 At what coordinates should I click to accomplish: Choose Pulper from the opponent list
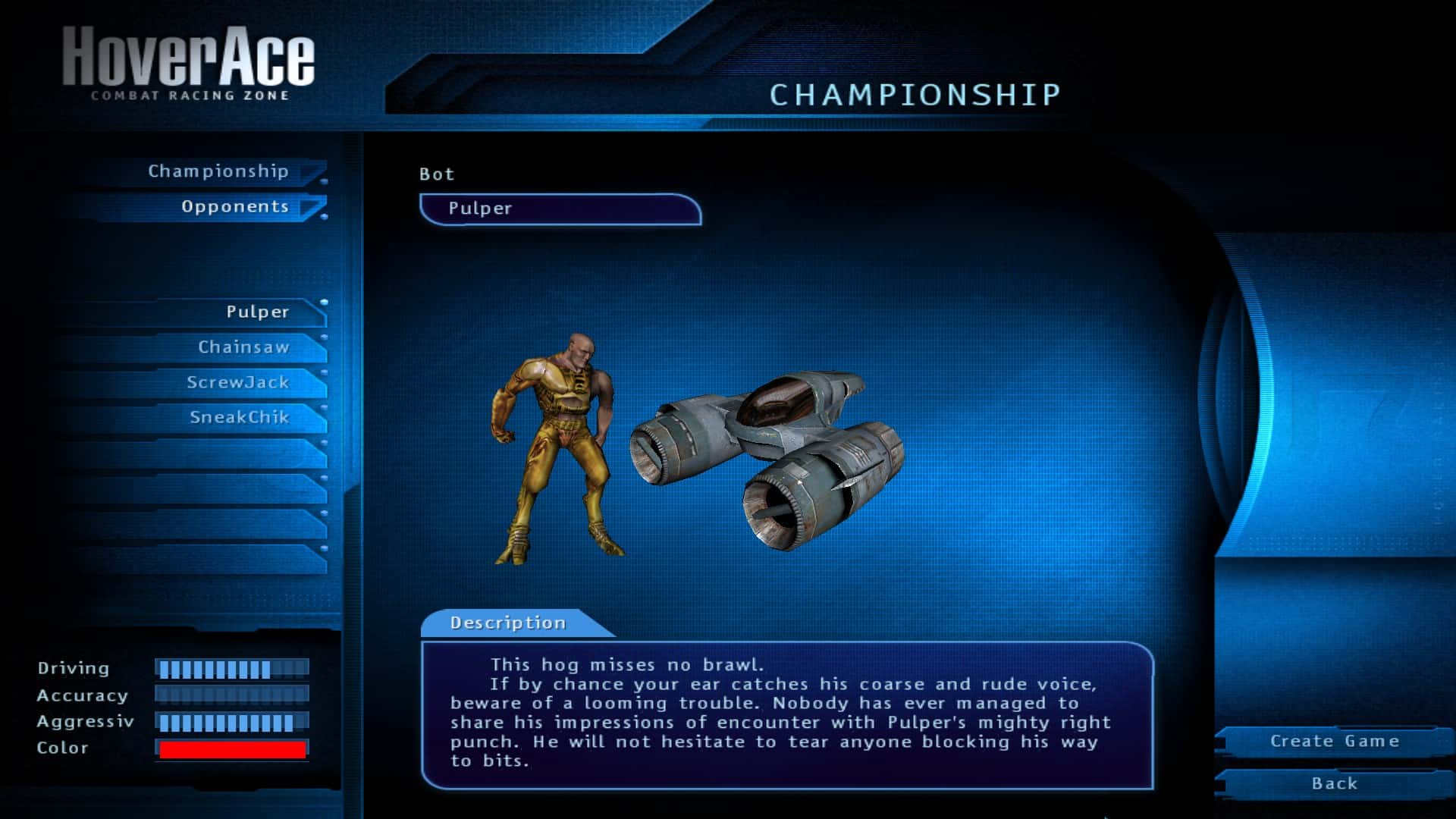coord(257,312)
